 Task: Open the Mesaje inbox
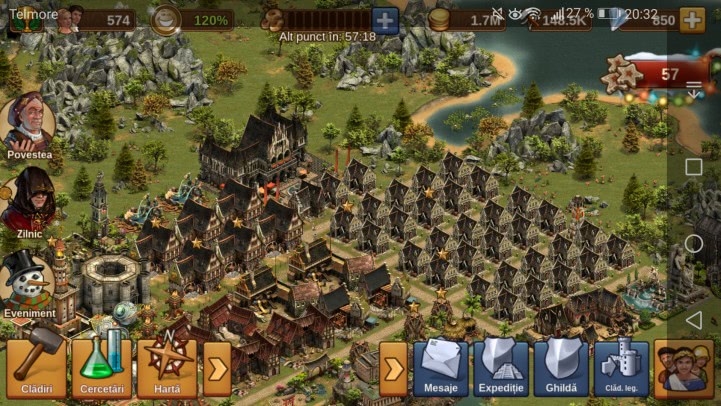pyautogui.click(x=440, y=367)
